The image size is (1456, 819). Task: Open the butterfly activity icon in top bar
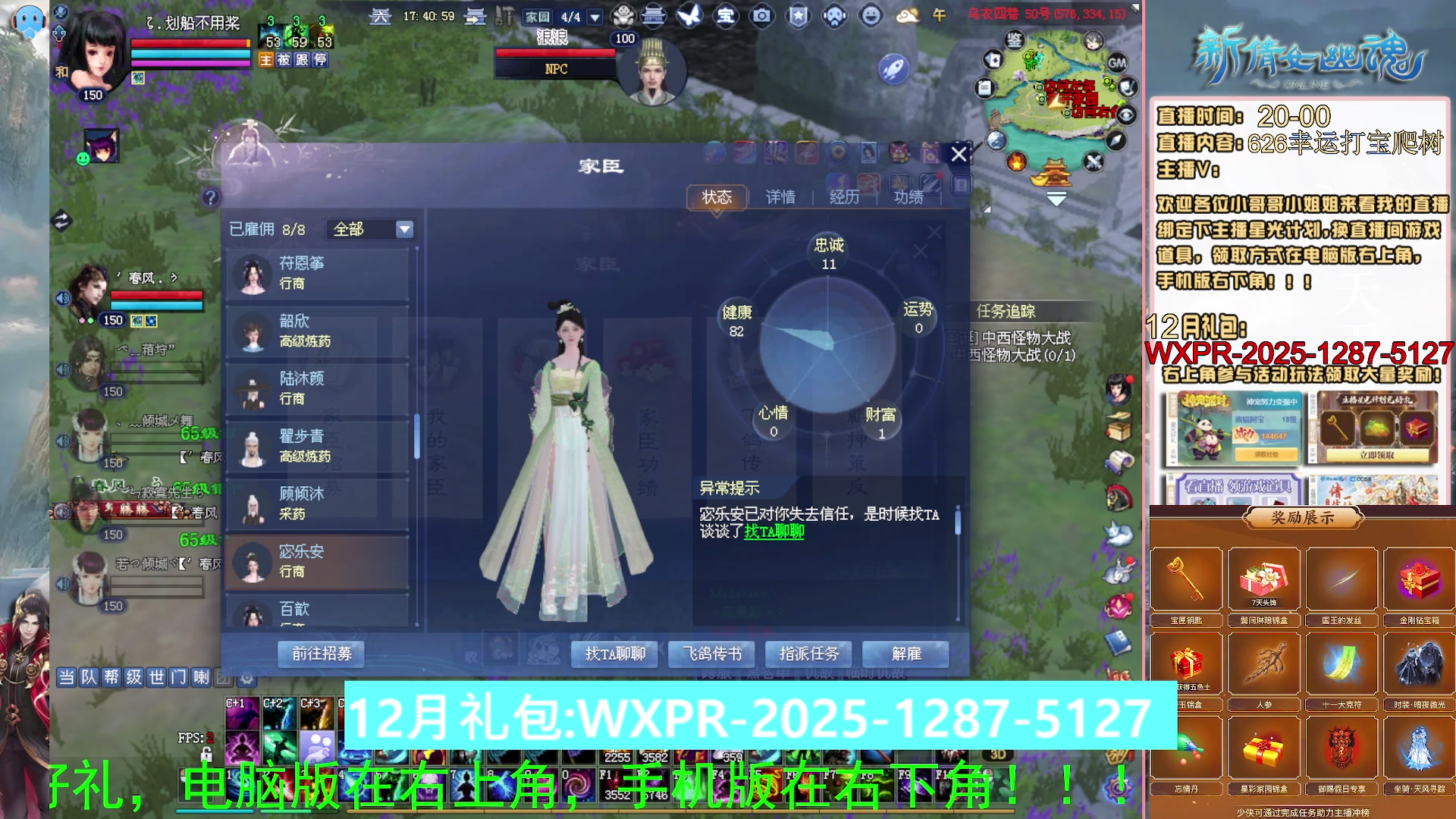click(689, 16)
